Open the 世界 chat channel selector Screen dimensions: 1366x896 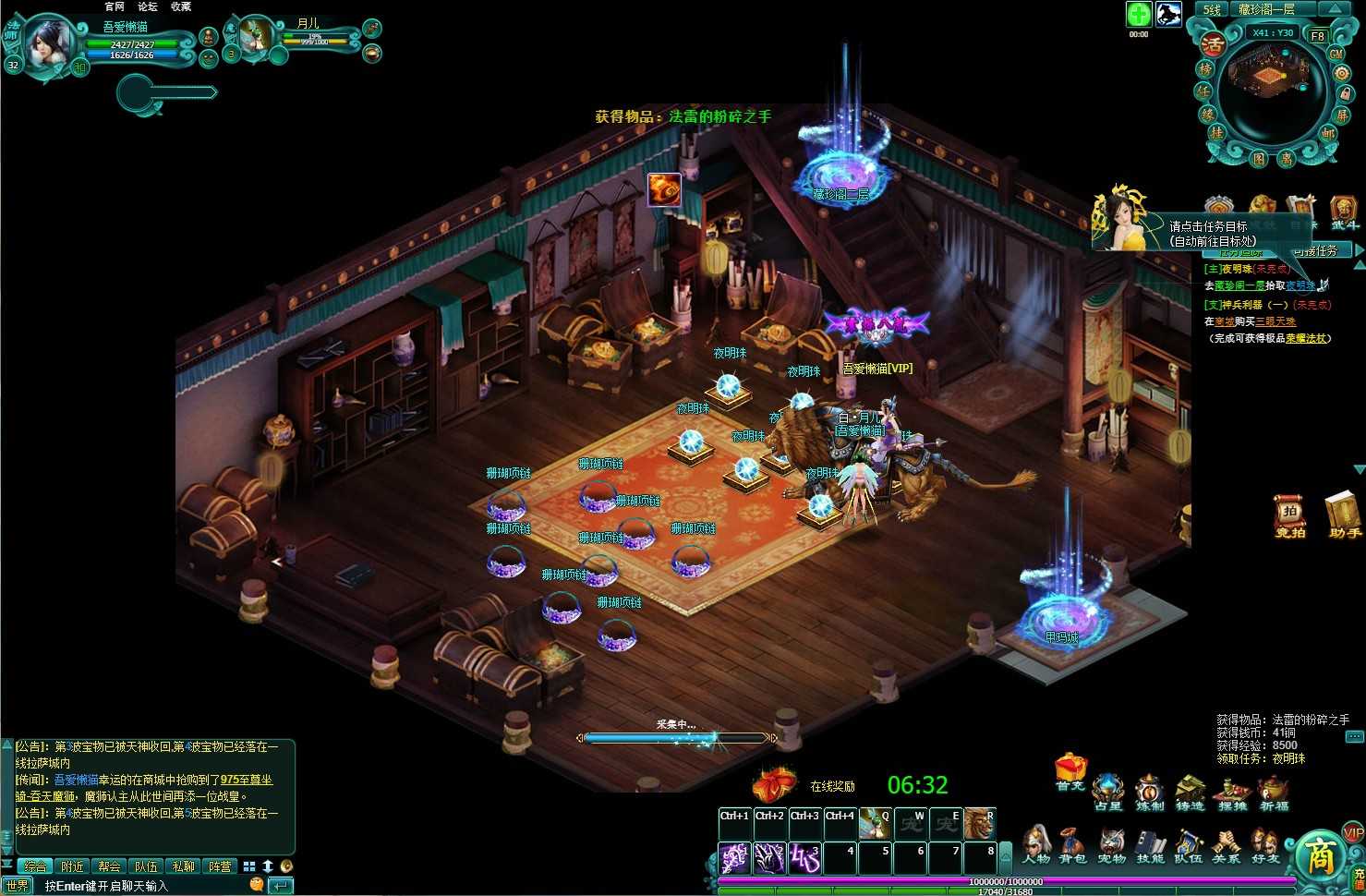point(18,886)
